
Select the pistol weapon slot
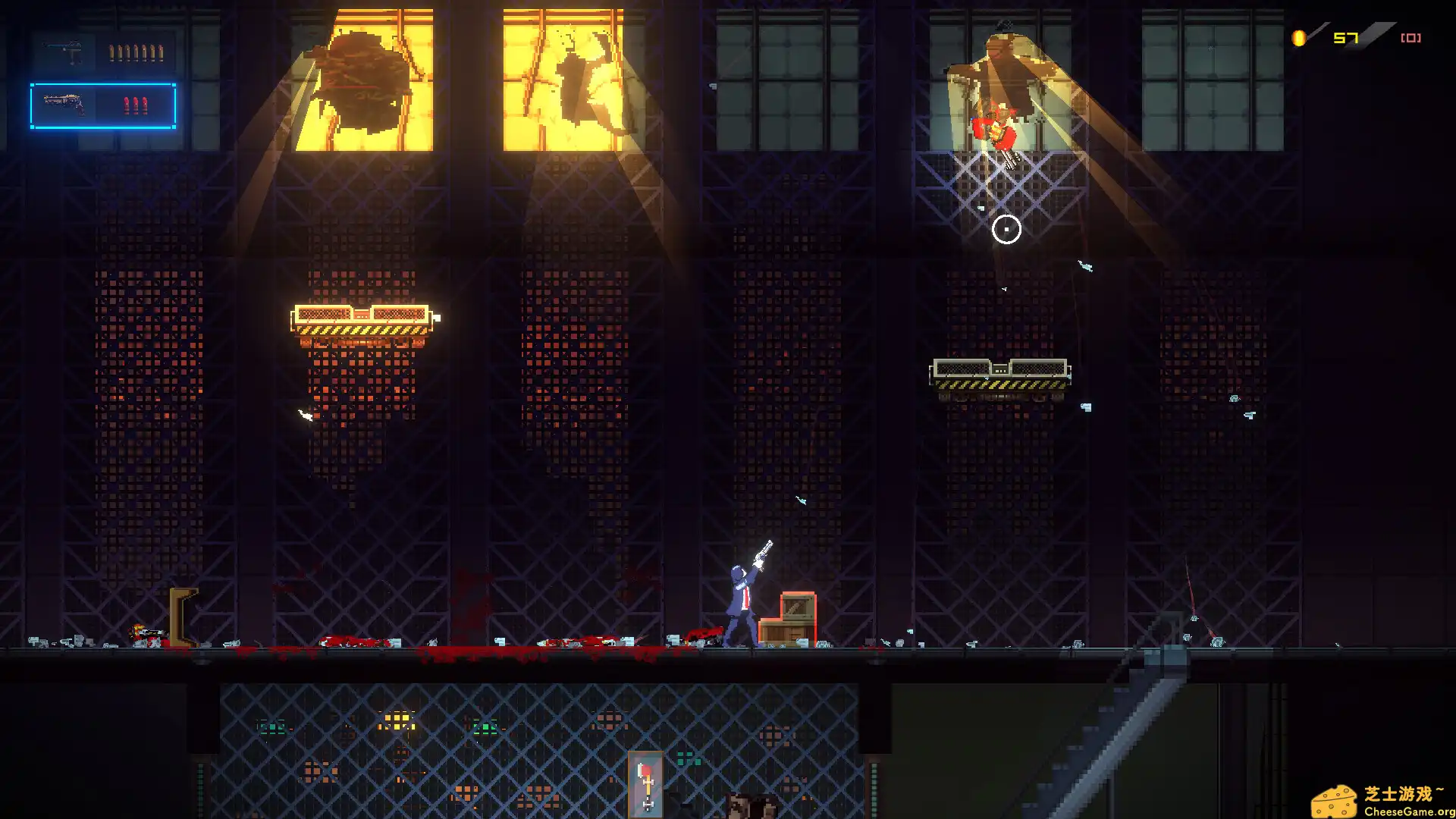pos(103,52)
